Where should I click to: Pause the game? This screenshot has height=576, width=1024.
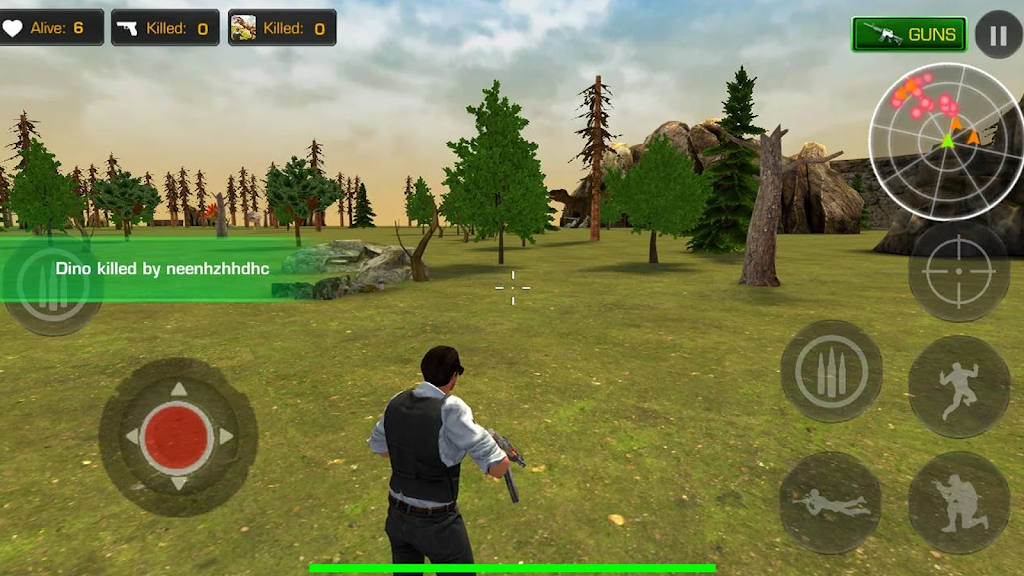point(997,35)
